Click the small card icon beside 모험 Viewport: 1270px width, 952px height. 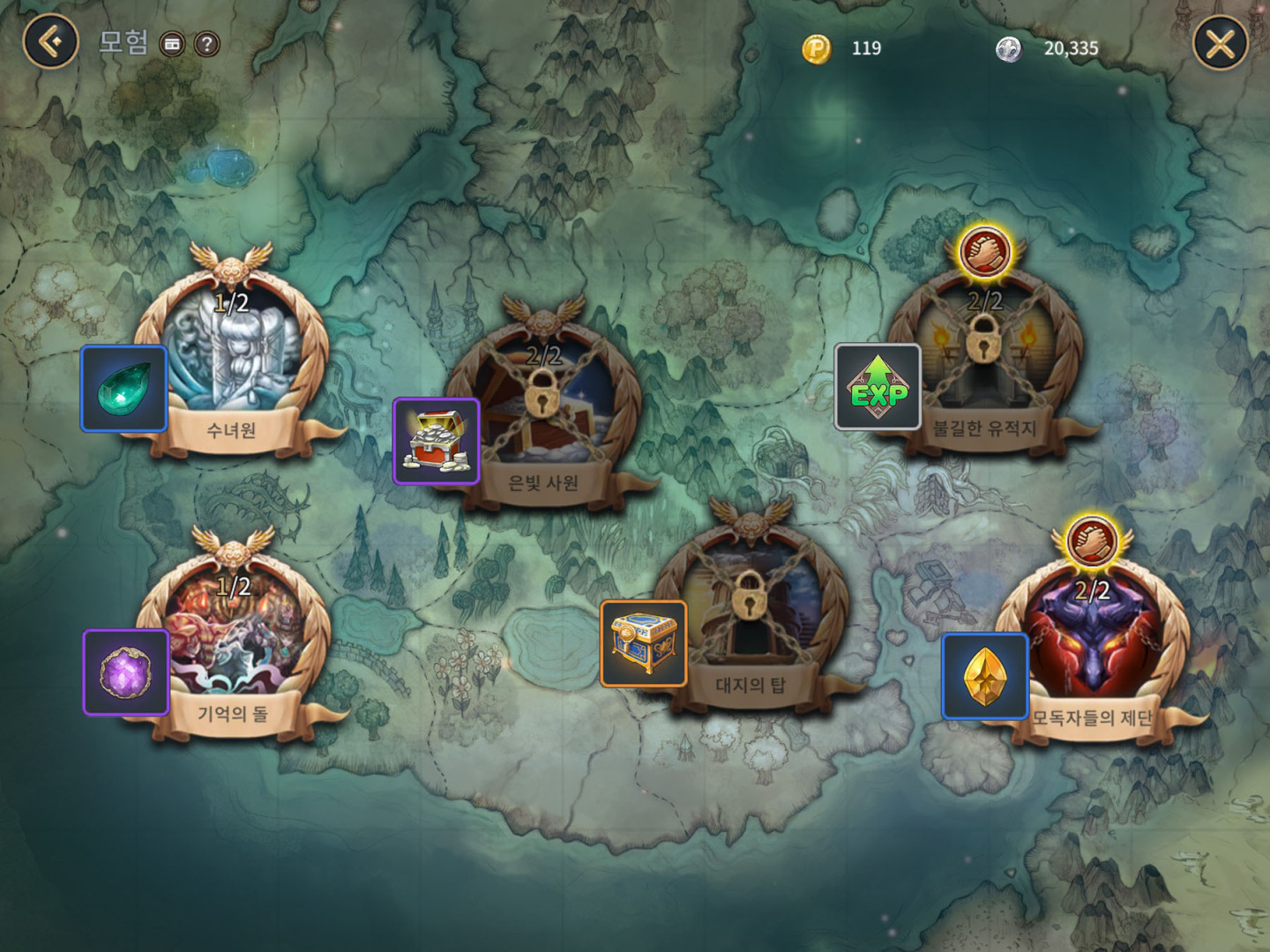172,44
